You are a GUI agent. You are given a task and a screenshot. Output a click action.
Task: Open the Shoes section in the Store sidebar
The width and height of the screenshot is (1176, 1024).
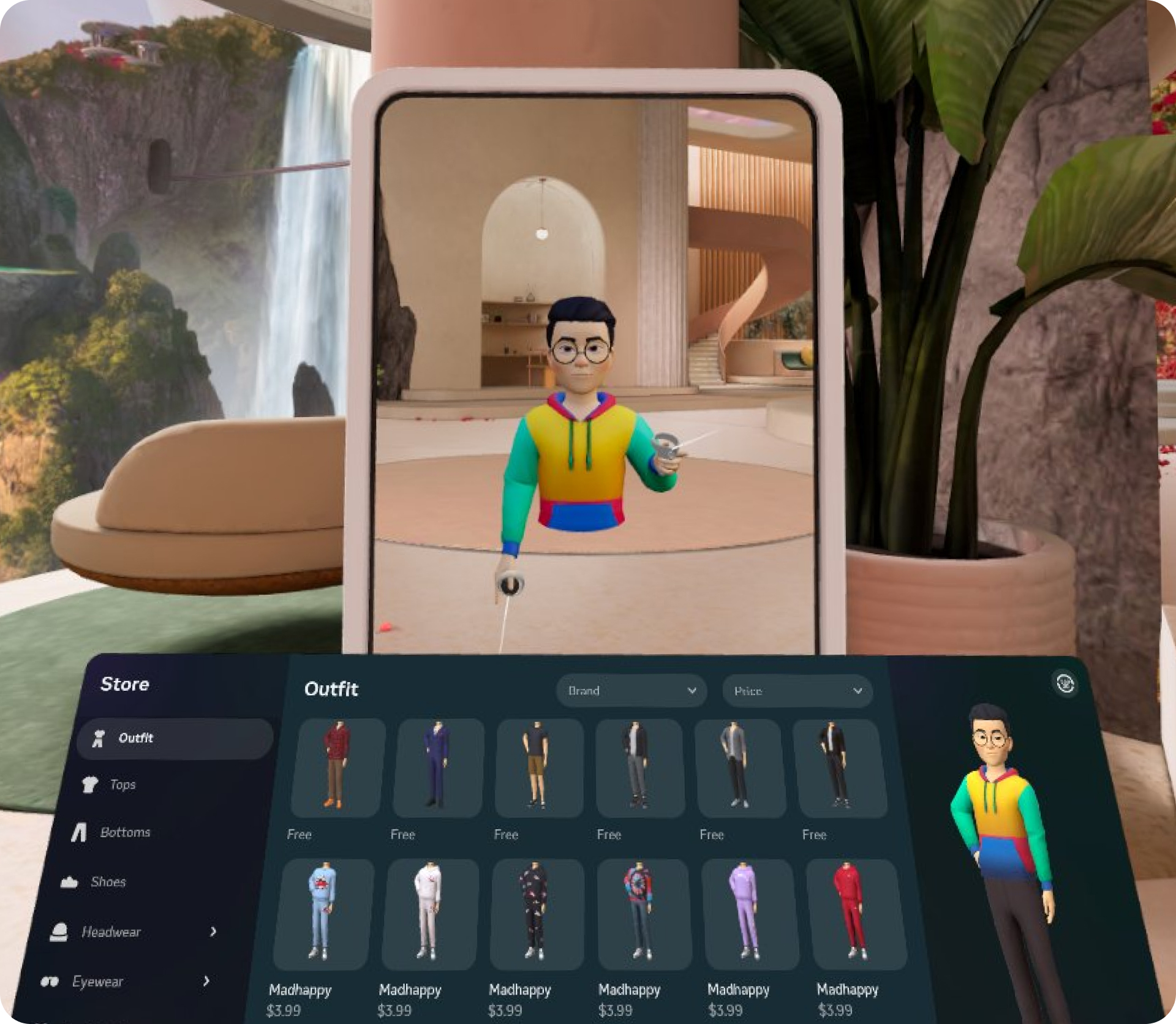click(x=108, y=882)
